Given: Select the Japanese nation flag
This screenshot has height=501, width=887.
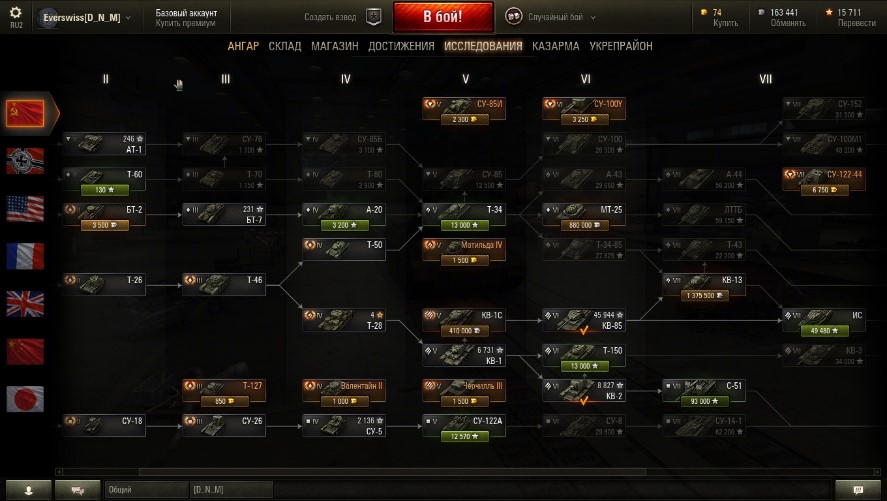Looking at the screenshot, I should 25,400.
